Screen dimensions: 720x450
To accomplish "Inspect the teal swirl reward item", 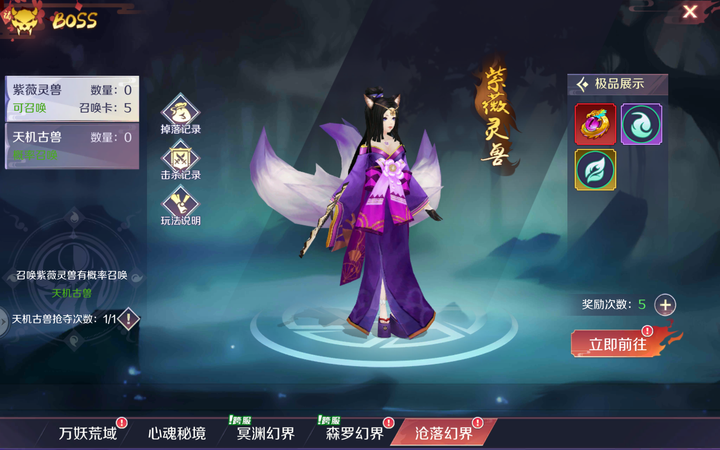I will pyautogui.click(x=641, y=124).
